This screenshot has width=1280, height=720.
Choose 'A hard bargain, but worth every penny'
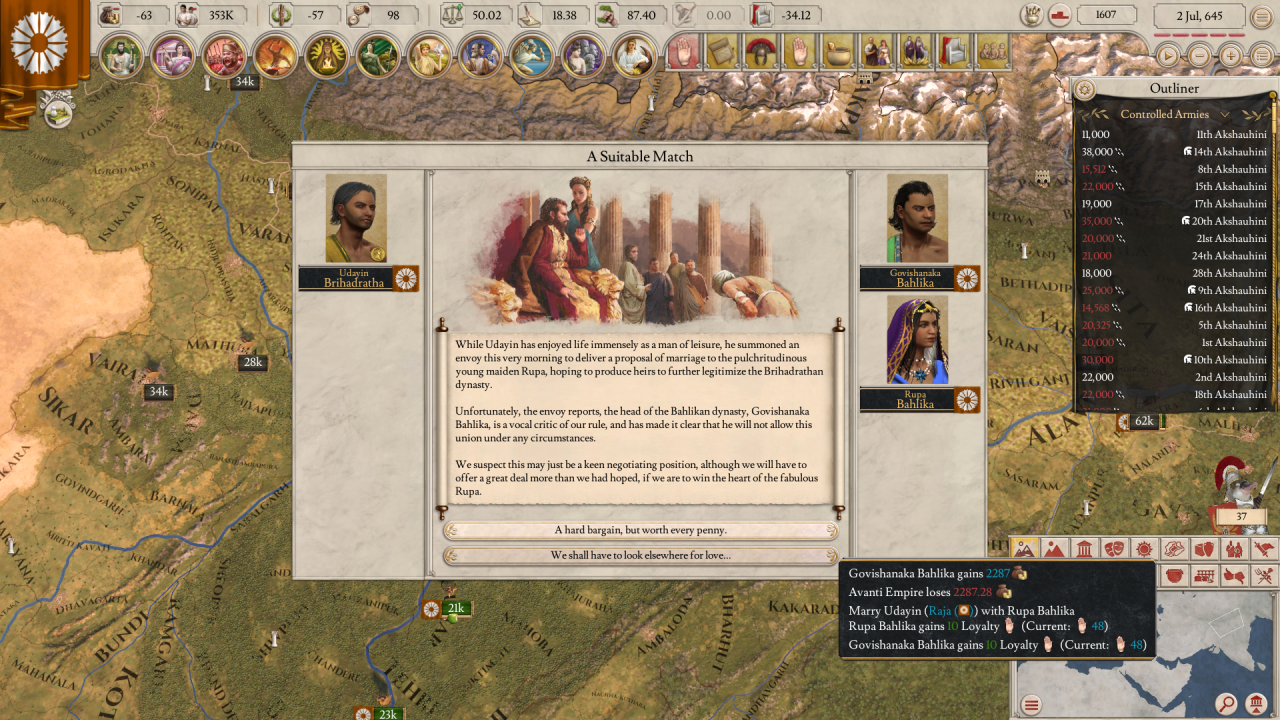(640, 531)
